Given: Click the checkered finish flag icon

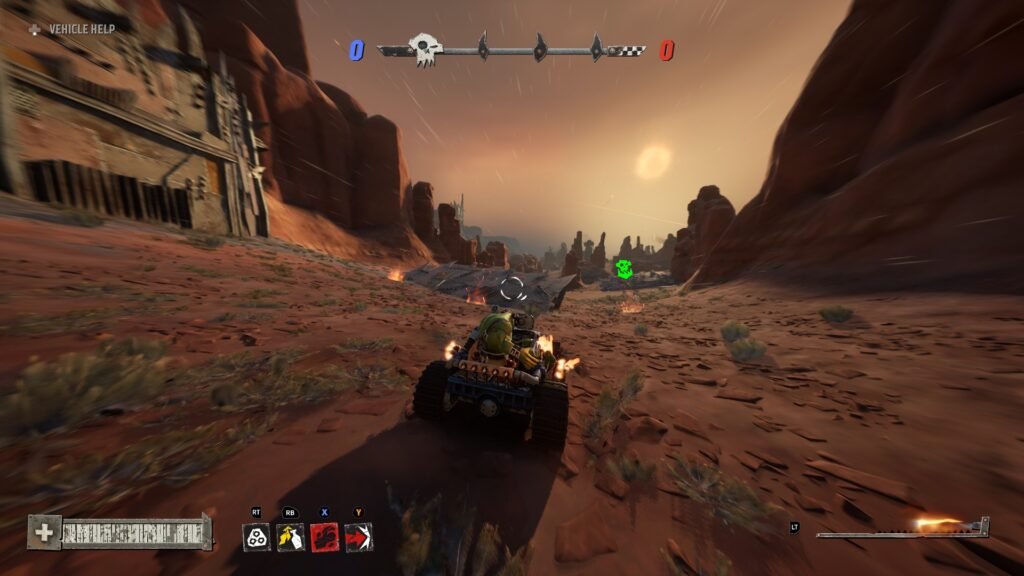Looking at the screenshot, I should coord(627,50).
